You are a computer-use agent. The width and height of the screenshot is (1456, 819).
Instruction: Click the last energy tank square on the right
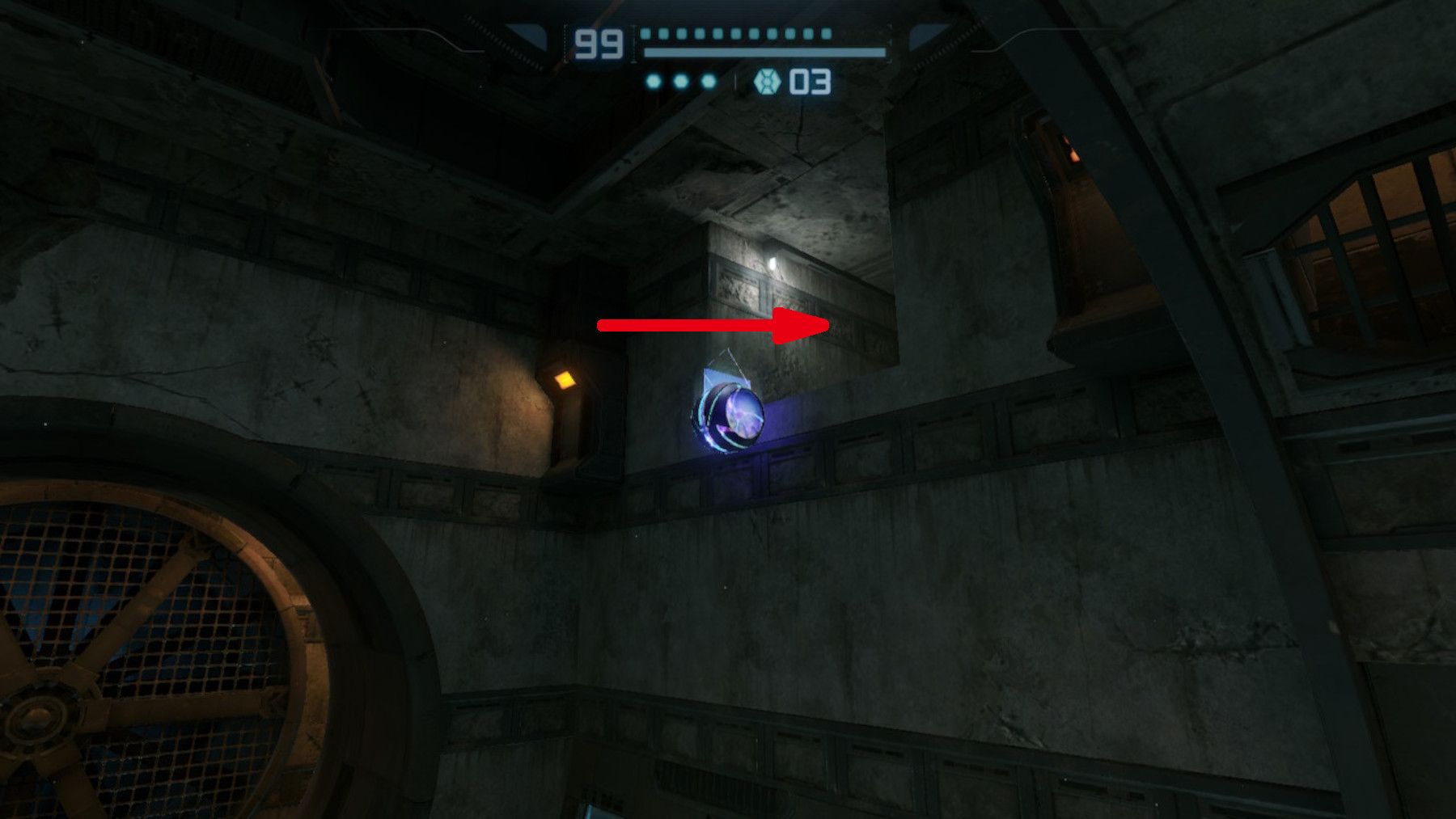tap(825, 35)
